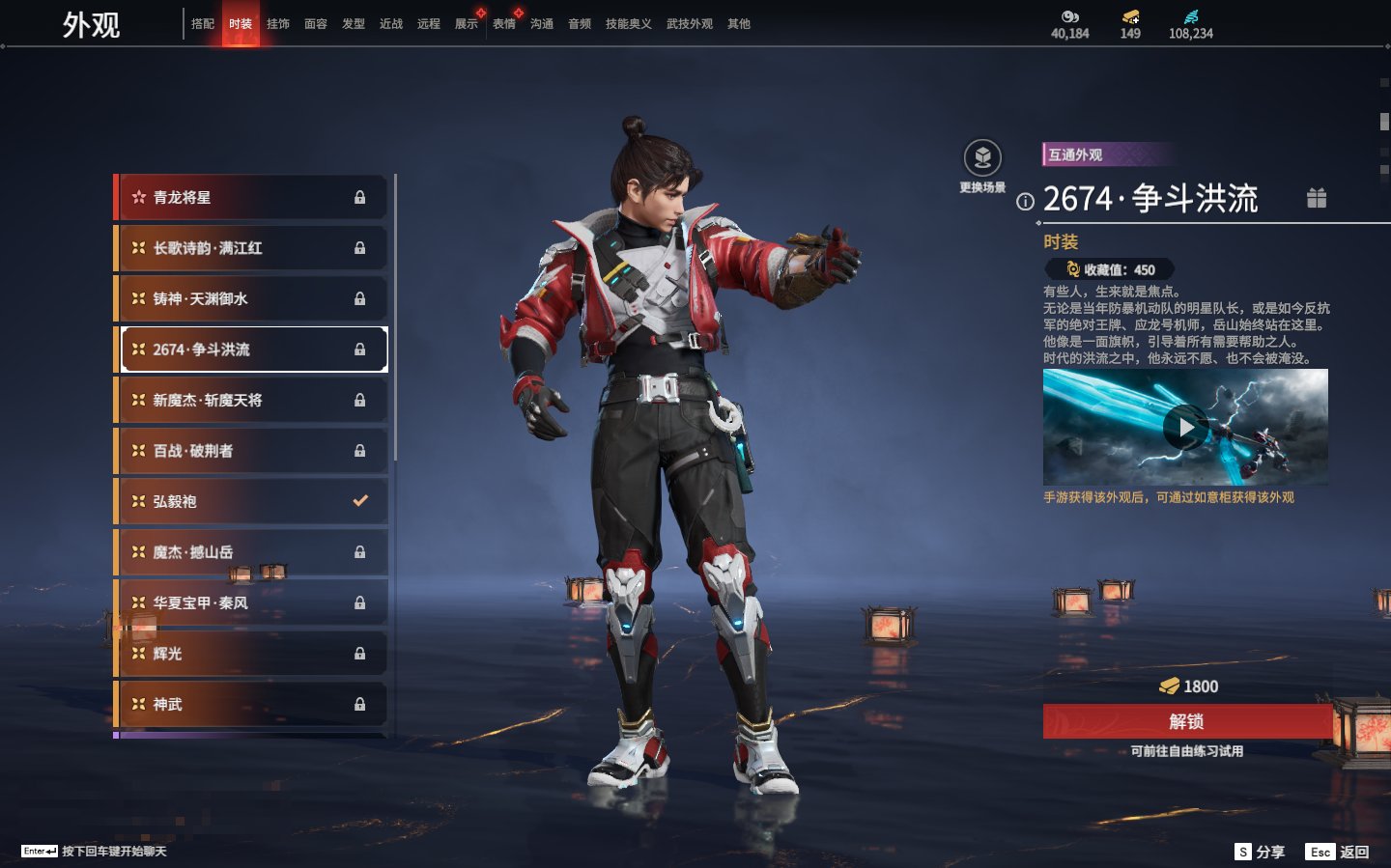
Task: Select the 辉光 outfit row
Action: coord(251,654)
